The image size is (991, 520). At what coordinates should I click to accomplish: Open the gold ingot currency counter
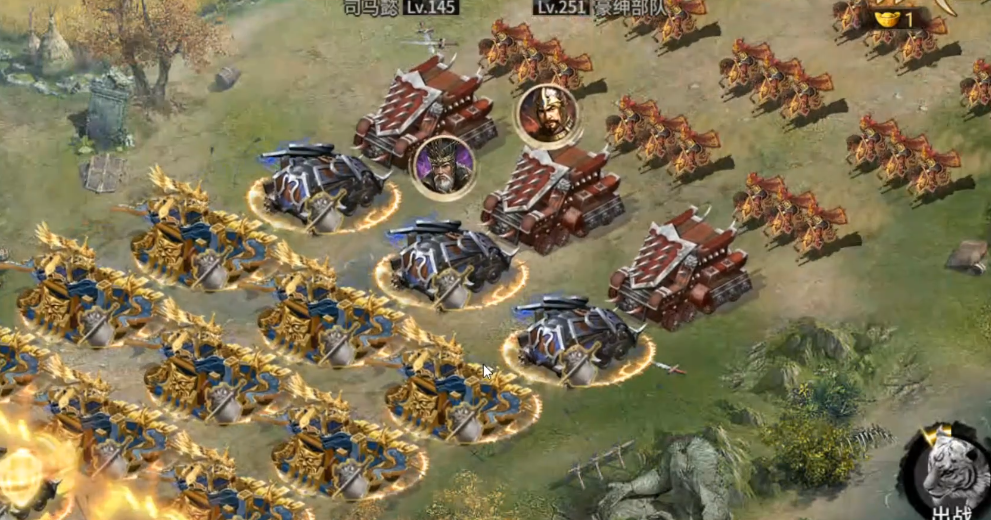[893, 18]
